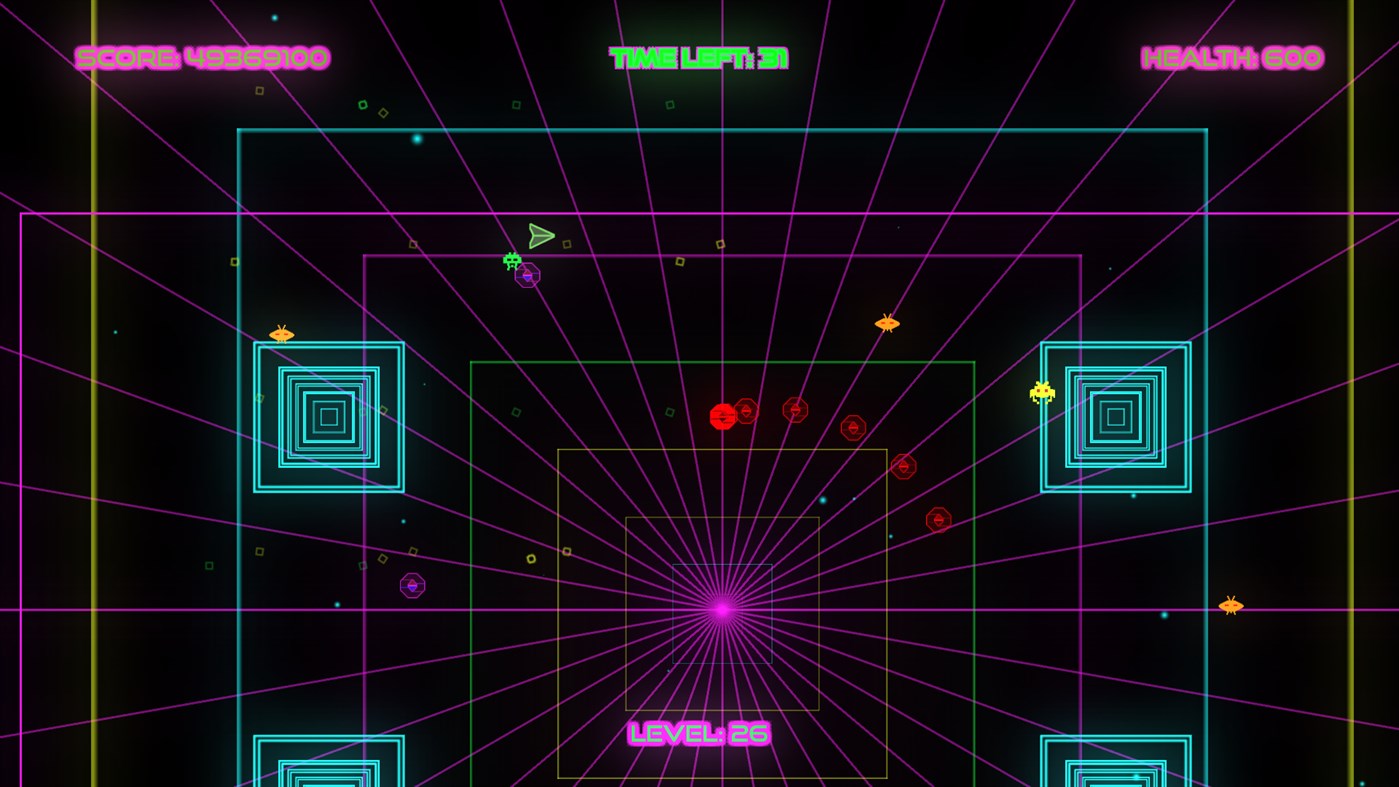Select the lone red octagon below the cluster
The width and height of the screenshot is (1399, 787).
(x=904, y=465)
